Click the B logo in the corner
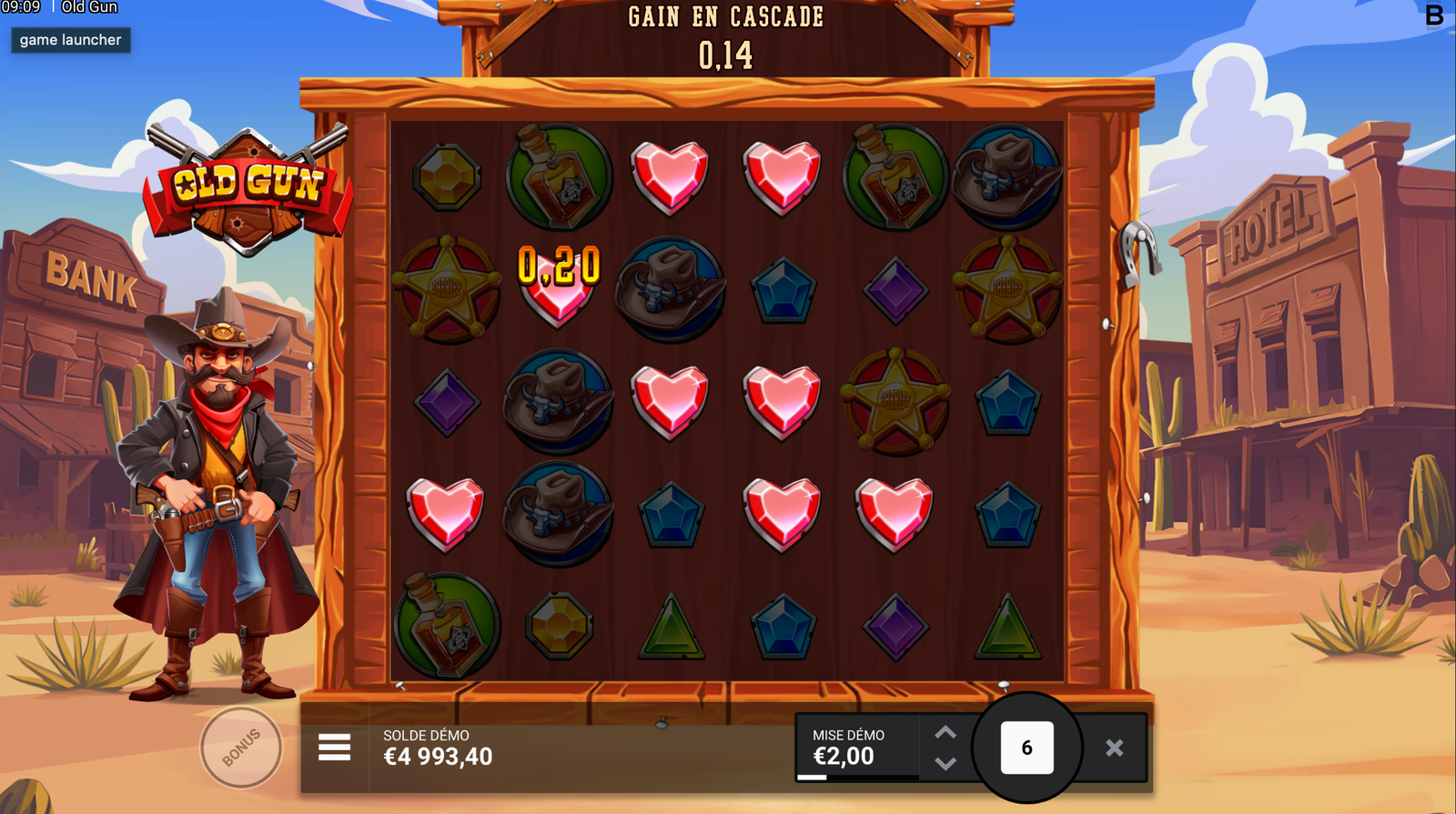 (x=1434, y=15)
